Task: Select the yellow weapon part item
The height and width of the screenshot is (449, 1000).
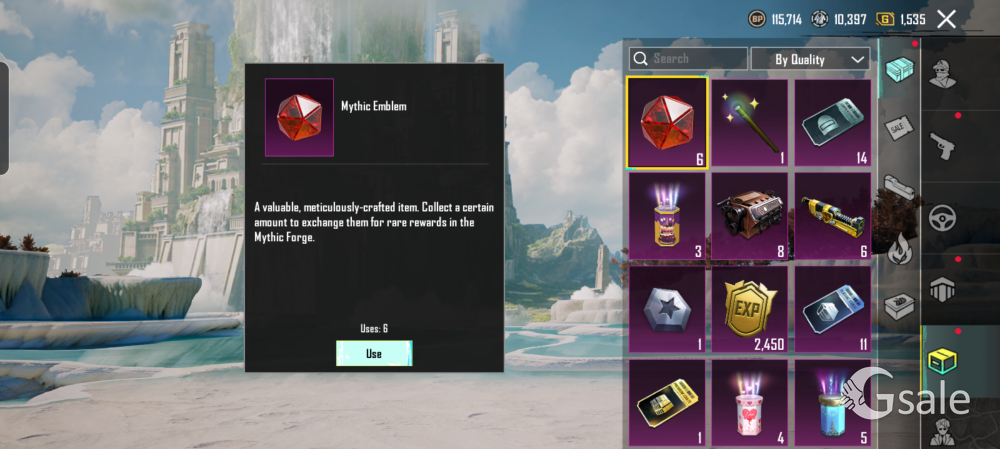Action: (x=833, y=215)
